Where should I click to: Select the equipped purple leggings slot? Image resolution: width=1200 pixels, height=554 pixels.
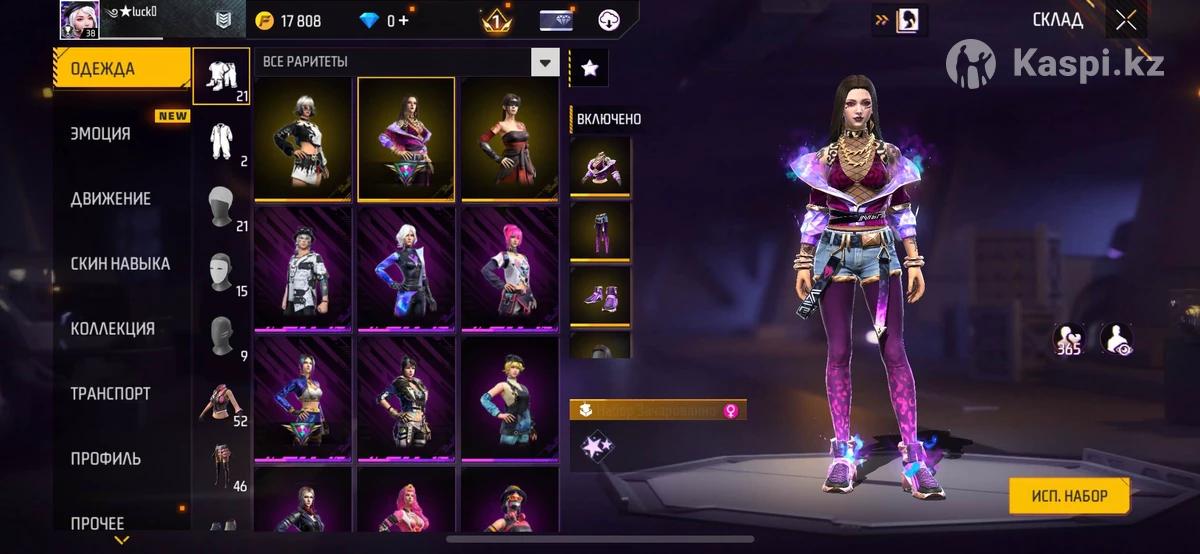click(600, 231)
